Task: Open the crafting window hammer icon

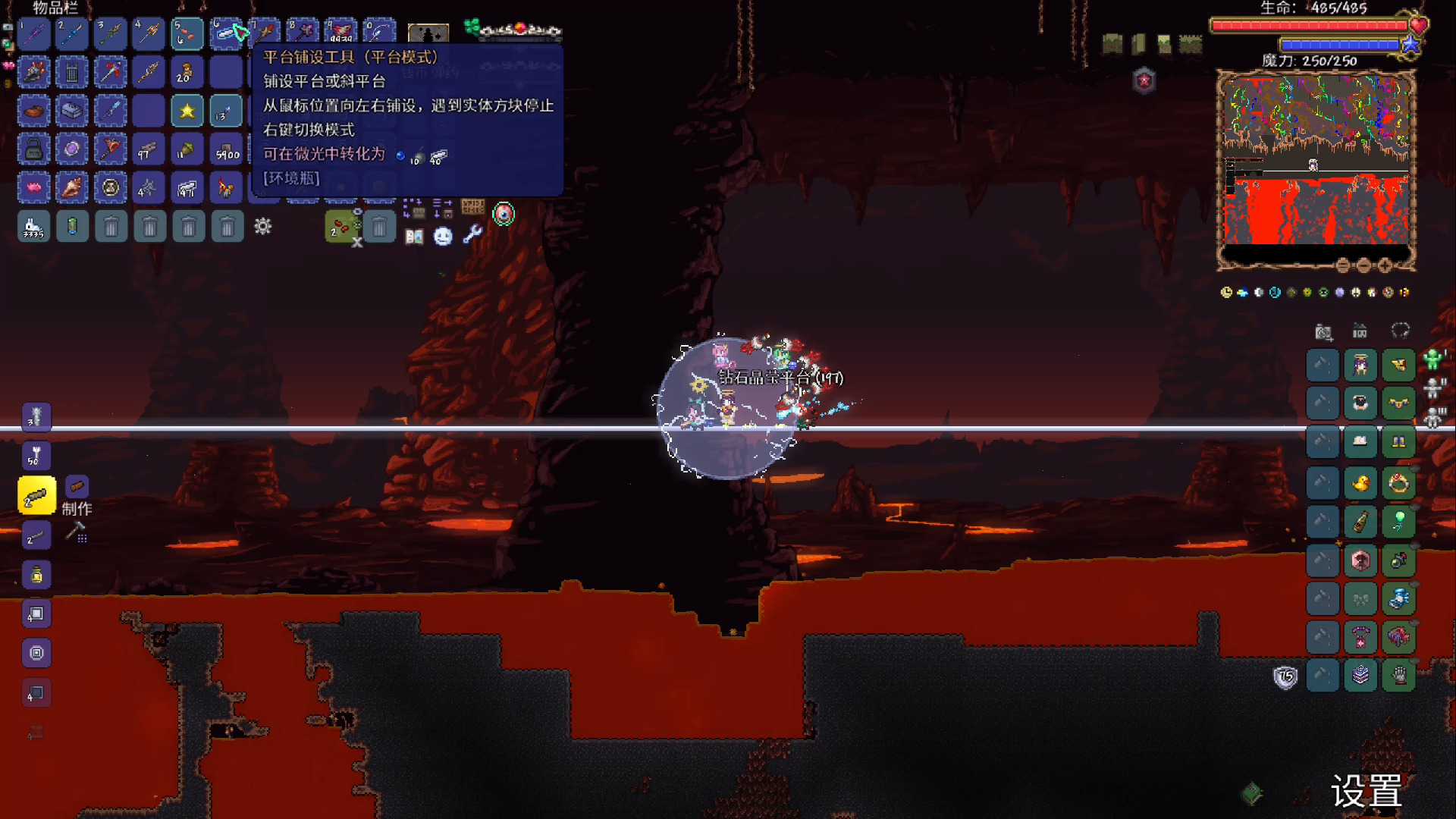Action: 76,532
